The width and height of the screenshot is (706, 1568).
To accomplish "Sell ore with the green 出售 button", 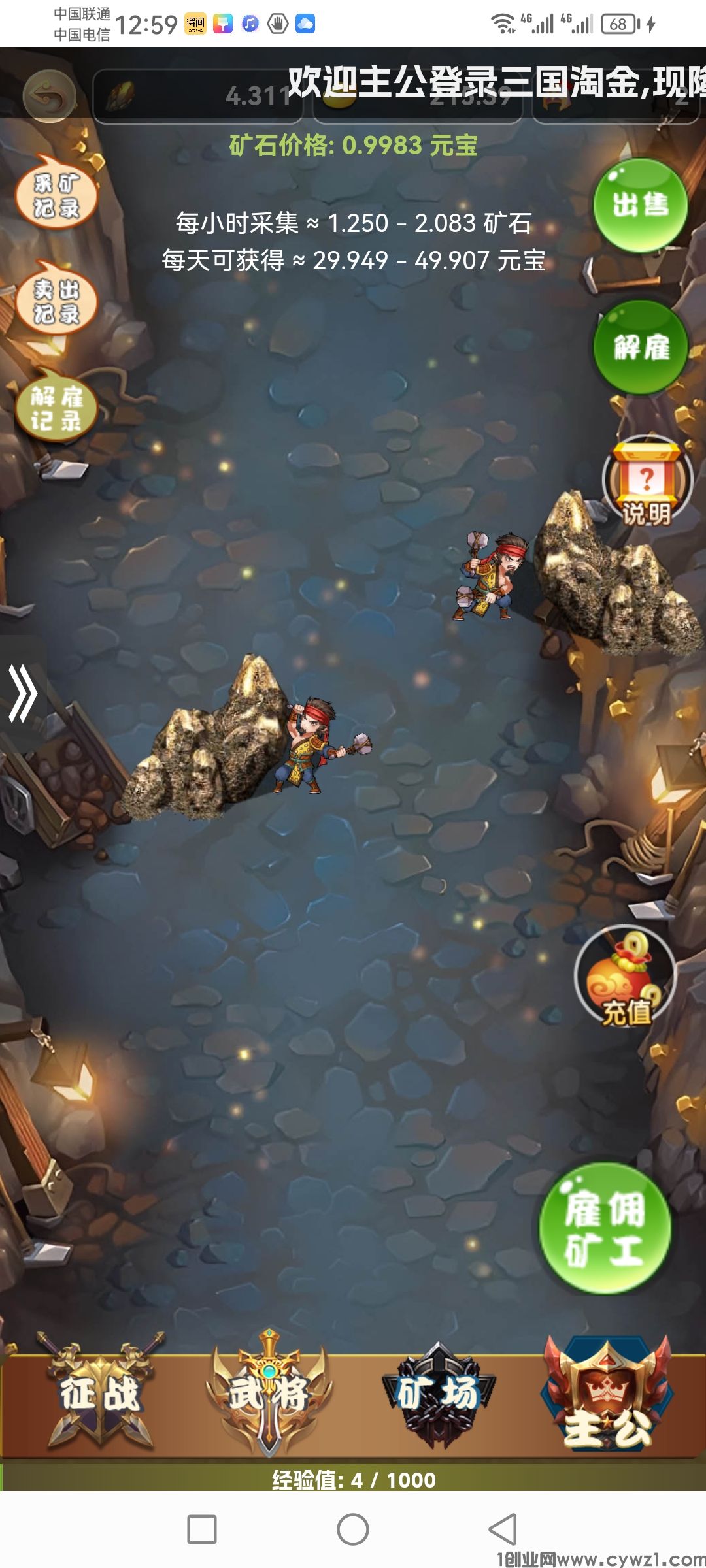I will [x=640, y=205].
